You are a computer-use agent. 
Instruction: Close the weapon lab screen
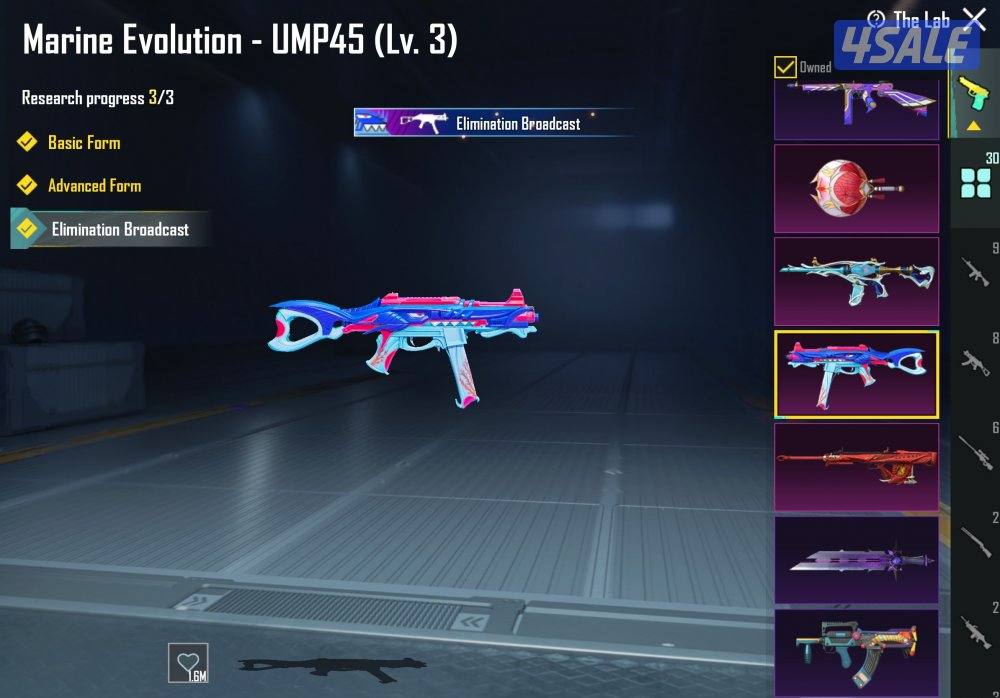[973, 18]
